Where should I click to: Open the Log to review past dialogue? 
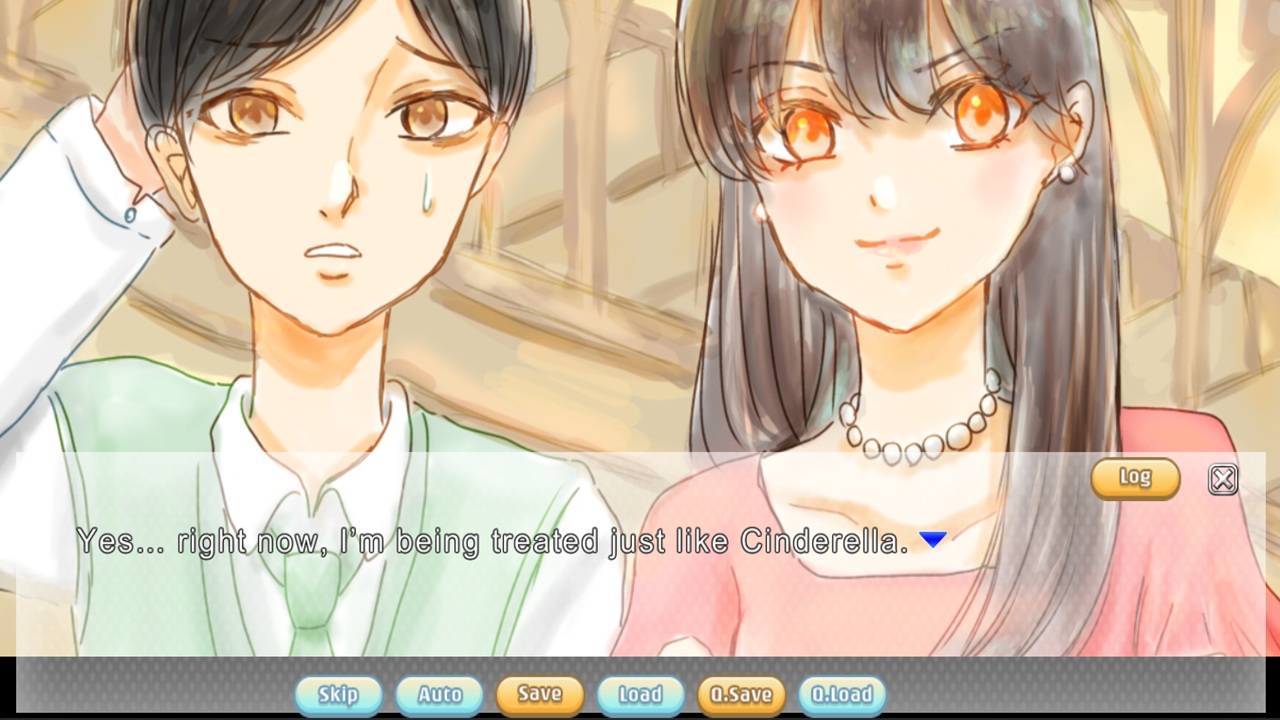coord(1134,478)
